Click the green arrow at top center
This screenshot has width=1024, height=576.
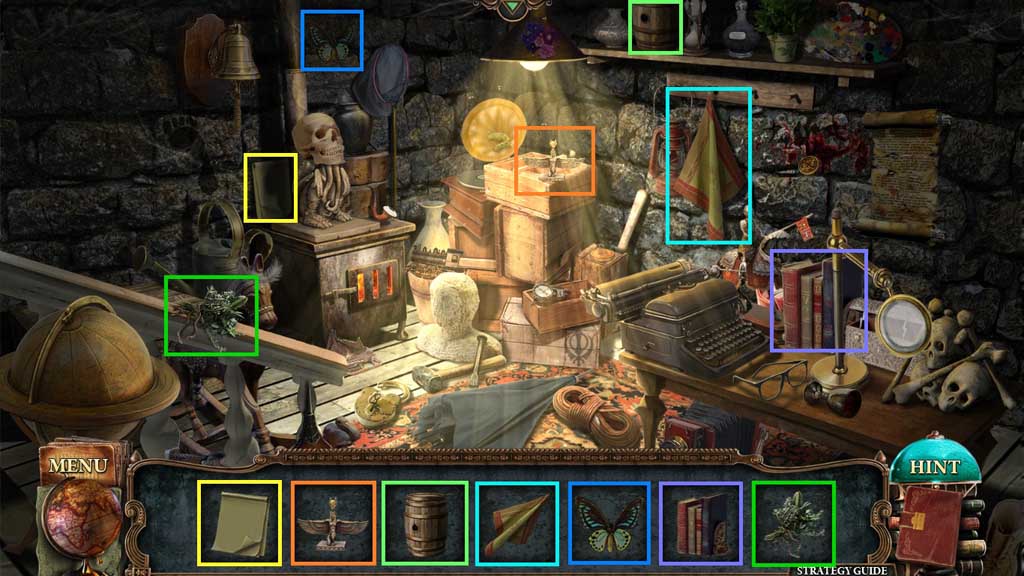click(x=513, y=8)
